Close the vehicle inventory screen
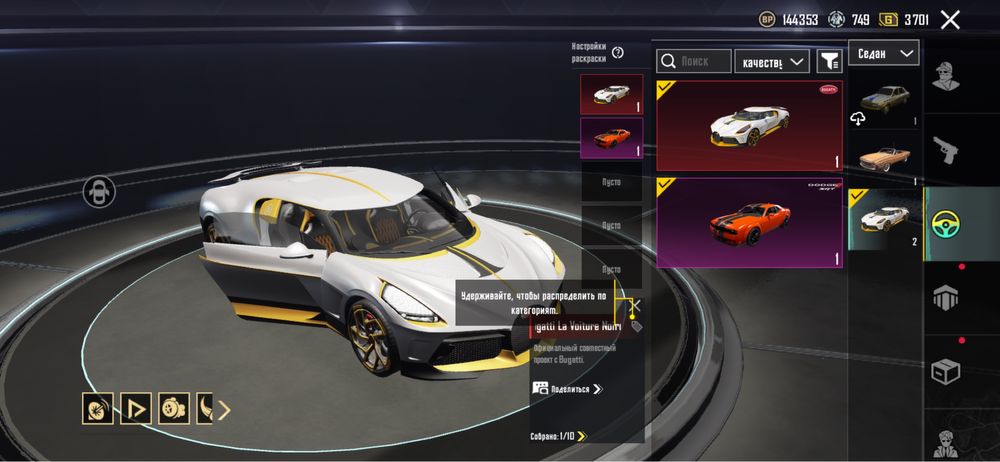1000x462 pixels. [950, 19]
